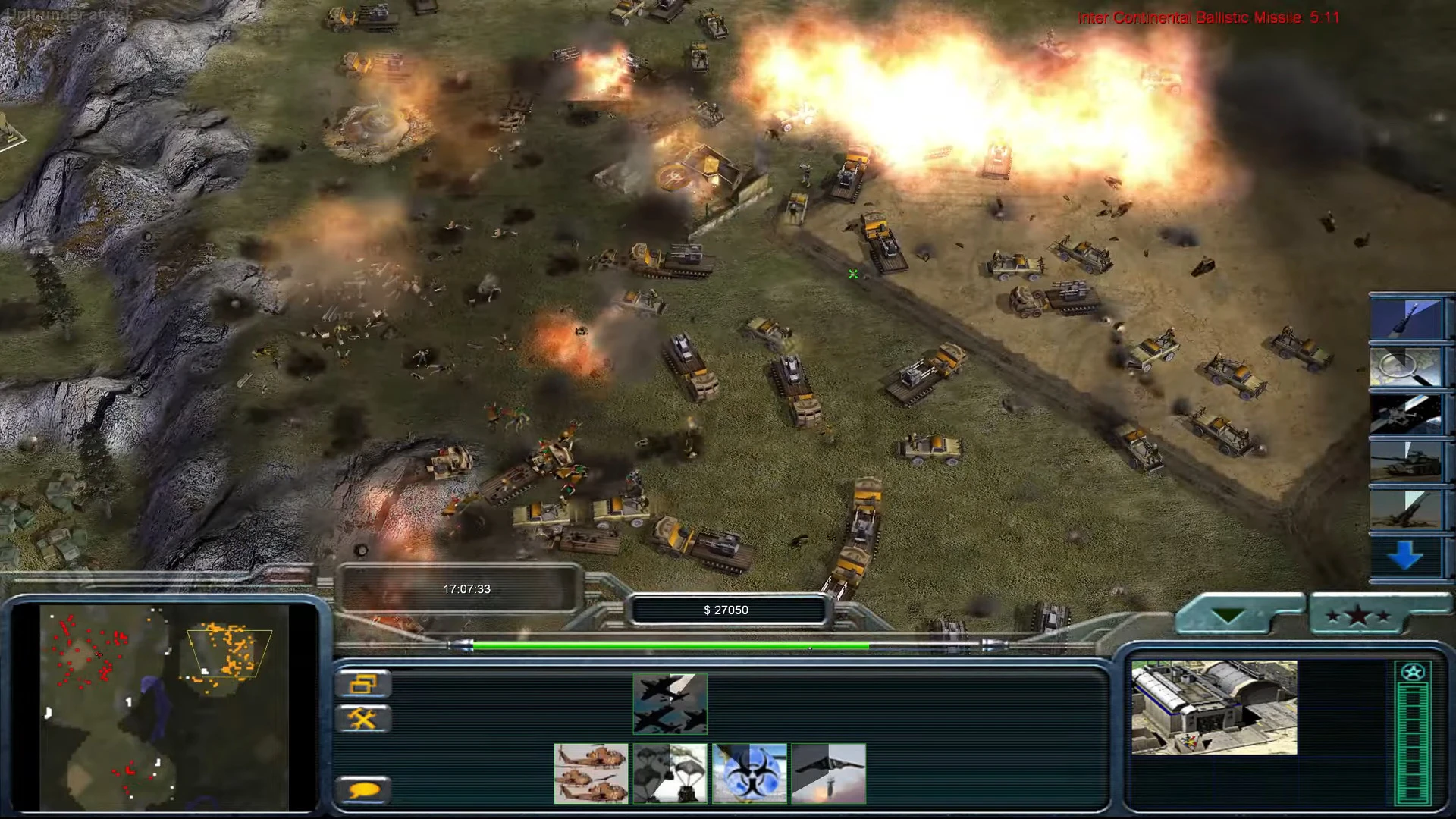
Task: Launch the carpet bombing strike icon
Action: click(670, 703)
